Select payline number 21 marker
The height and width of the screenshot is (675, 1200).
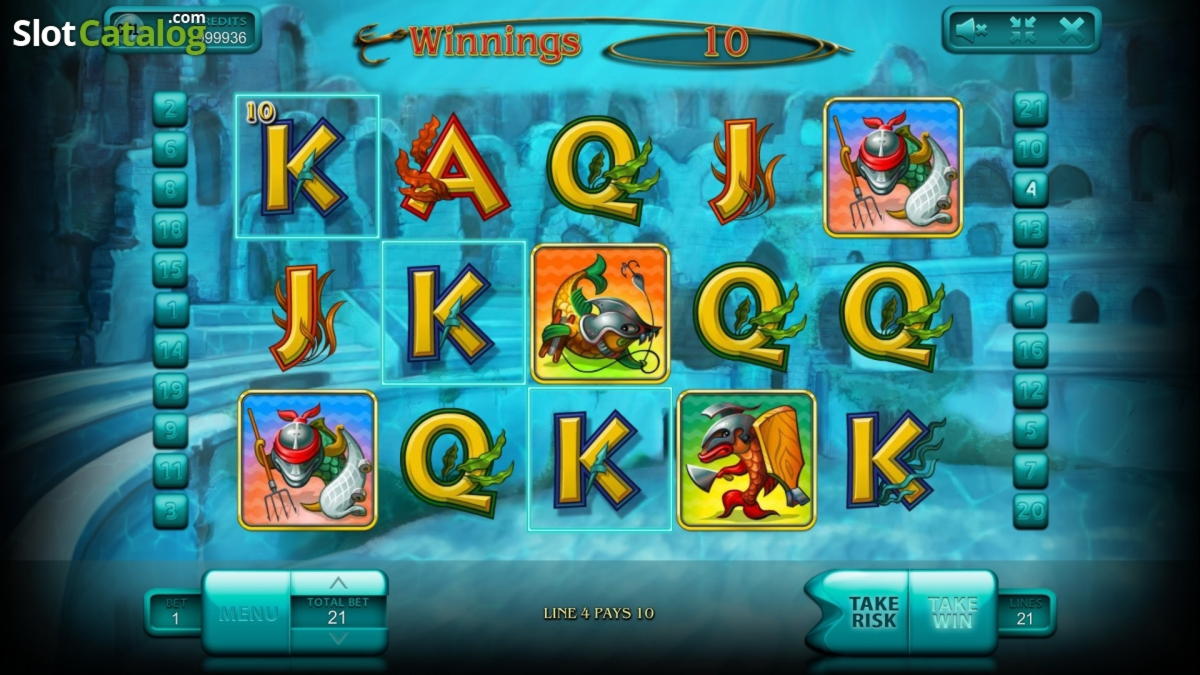pyautogui.click(x=1030, y=109)
